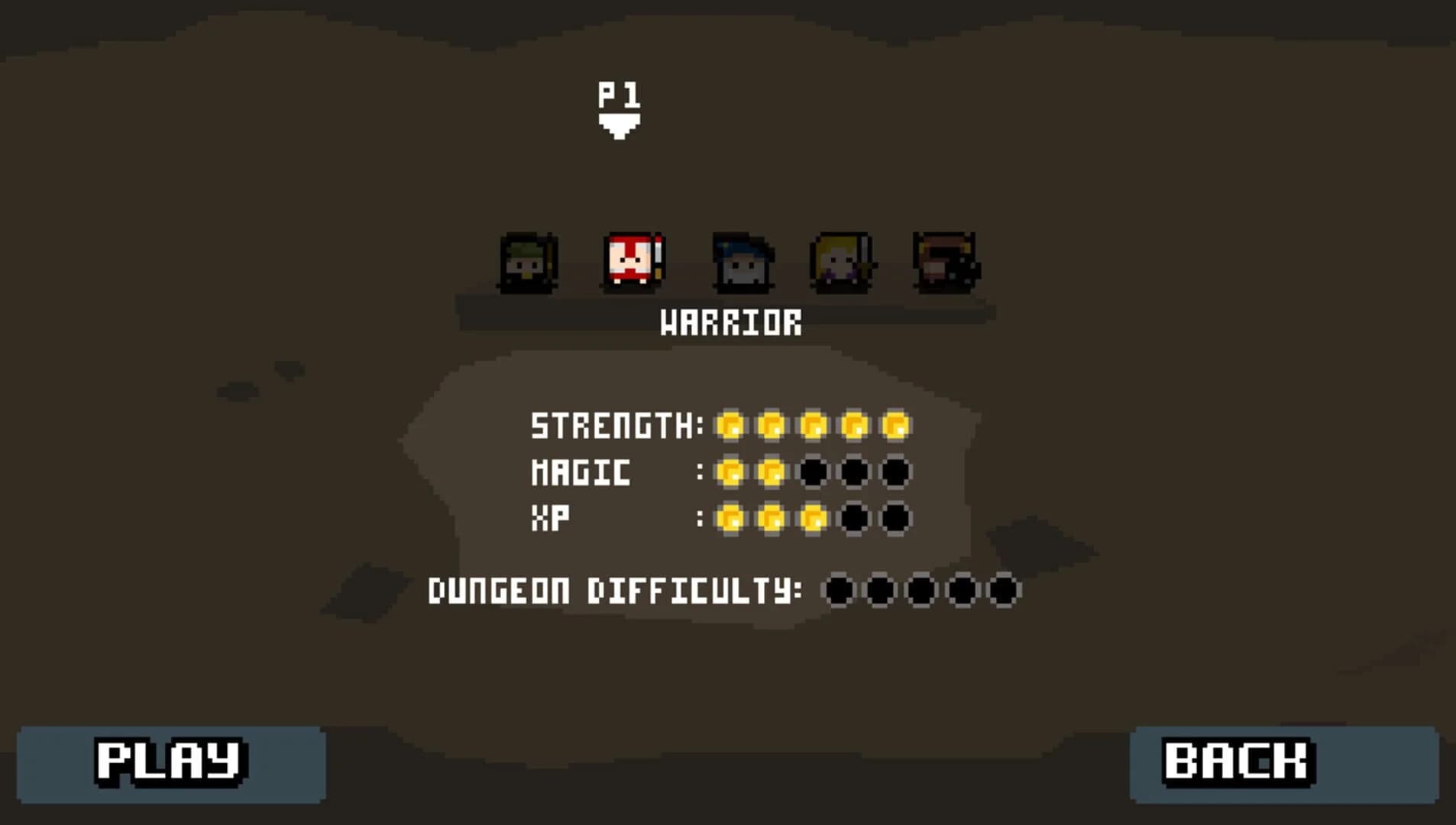Activate the first Dungeon Difficulty dot
The height and width of the screenshot is (825, 1456).
837,590
